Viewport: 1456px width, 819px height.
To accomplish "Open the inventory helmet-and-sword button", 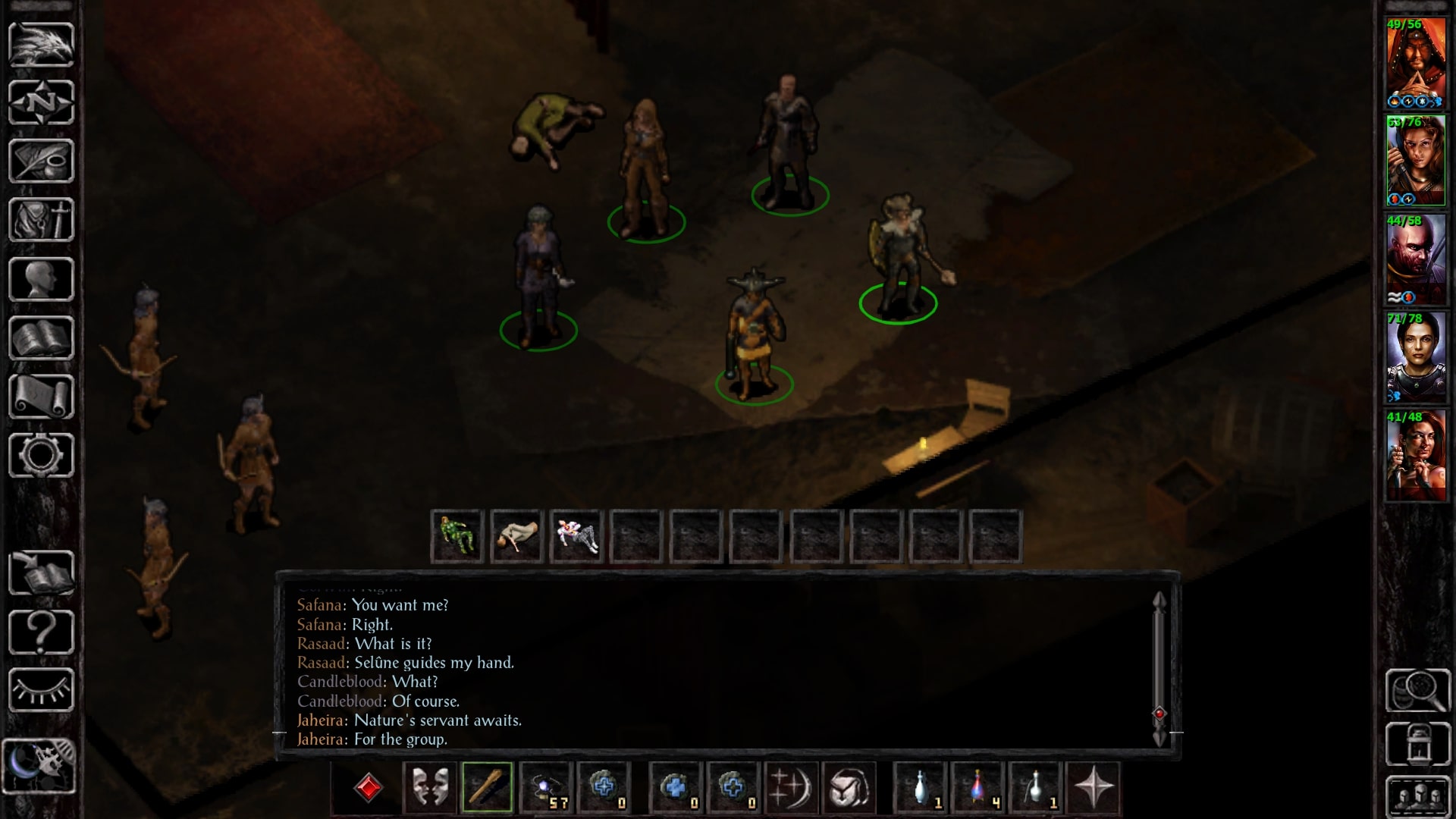I will 41,220.
